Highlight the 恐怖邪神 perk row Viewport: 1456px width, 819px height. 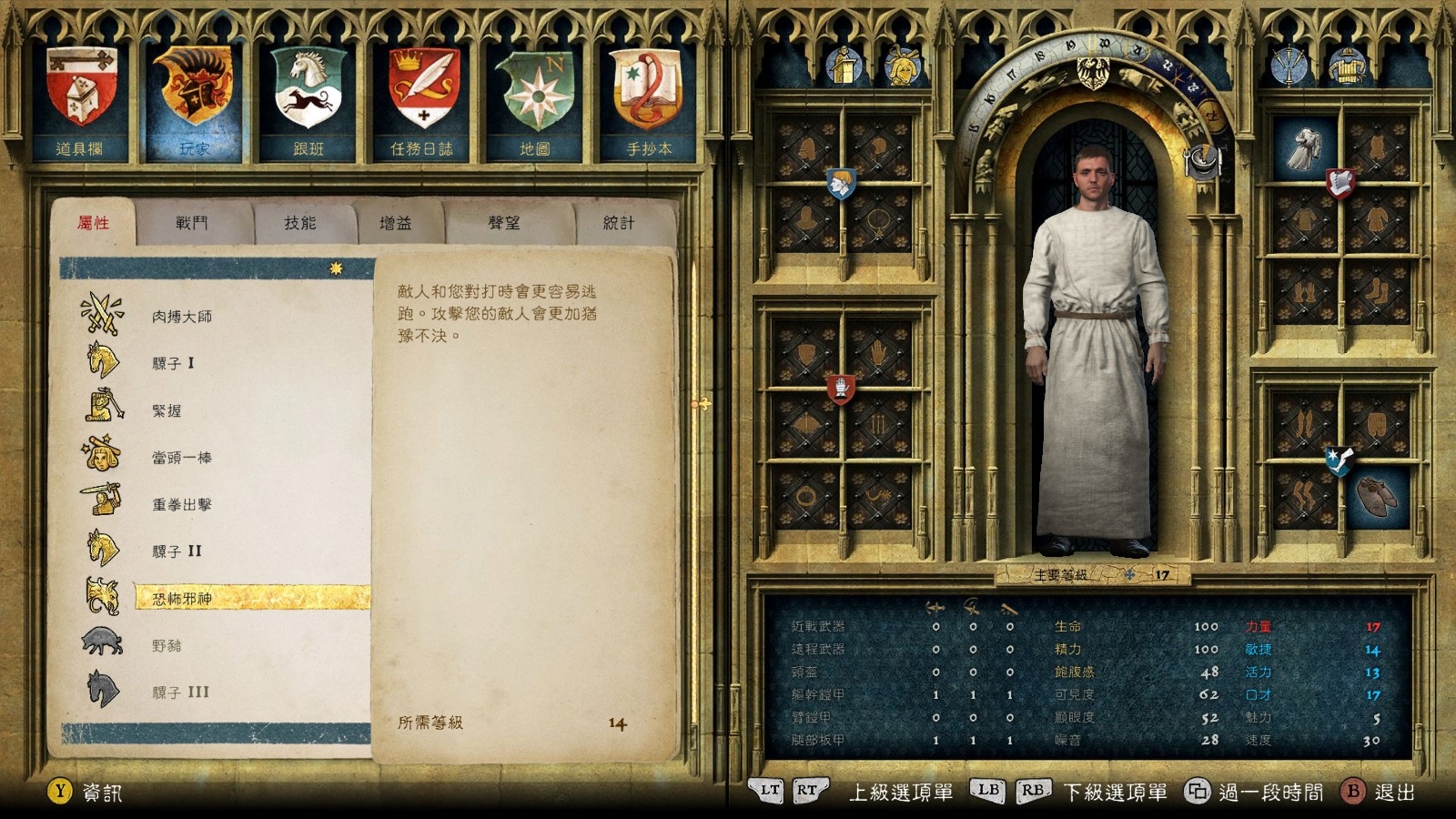point(182,598)
